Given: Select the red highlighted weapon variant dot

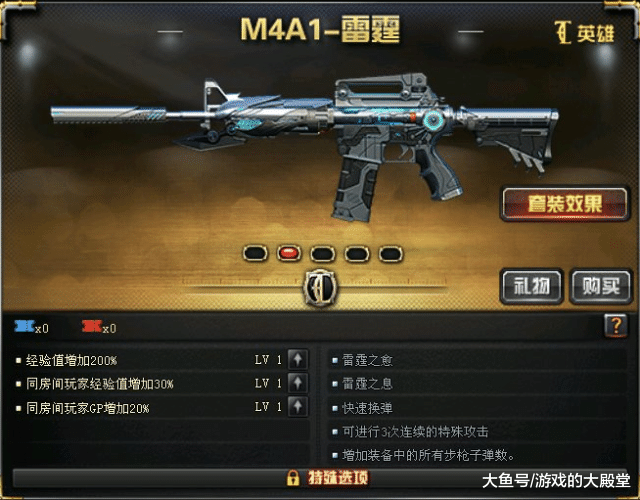Looking at the screenshot, I should pos(289,253).
